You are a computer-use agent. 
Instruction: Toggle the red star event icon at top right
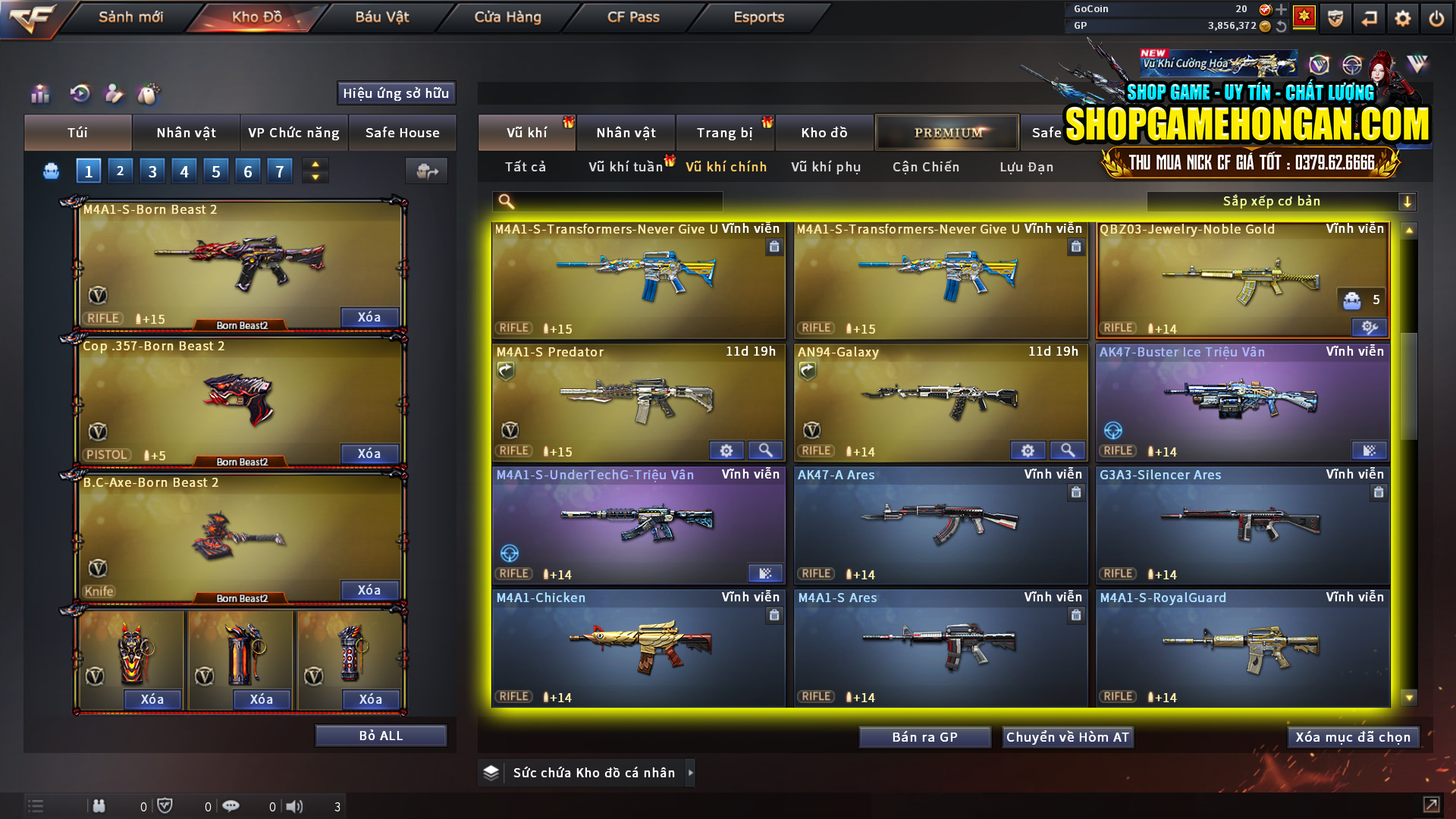[x=1305, y=17]
